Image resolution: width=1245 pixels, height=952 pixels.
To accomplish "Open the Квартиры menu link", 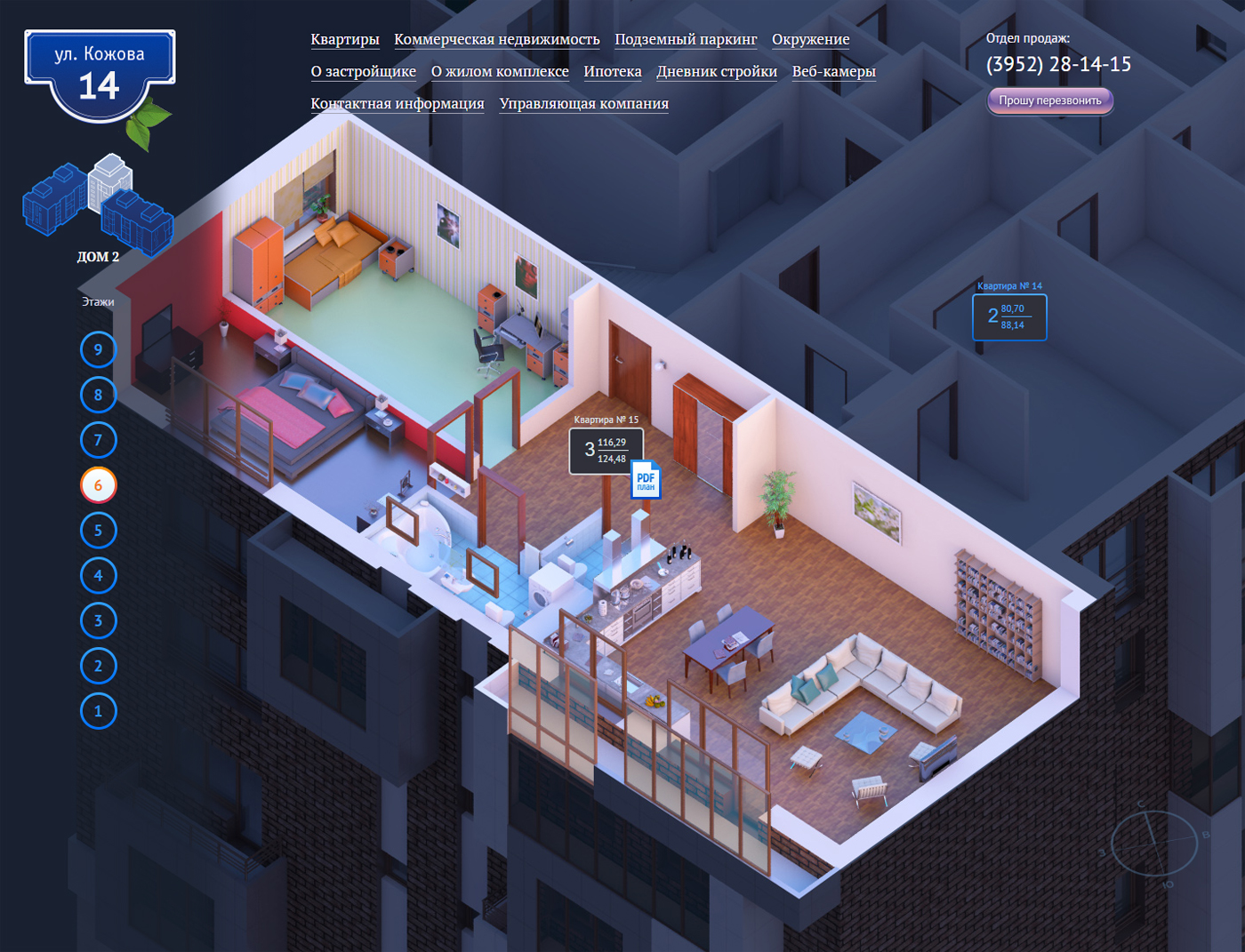I will coord(345,39).
